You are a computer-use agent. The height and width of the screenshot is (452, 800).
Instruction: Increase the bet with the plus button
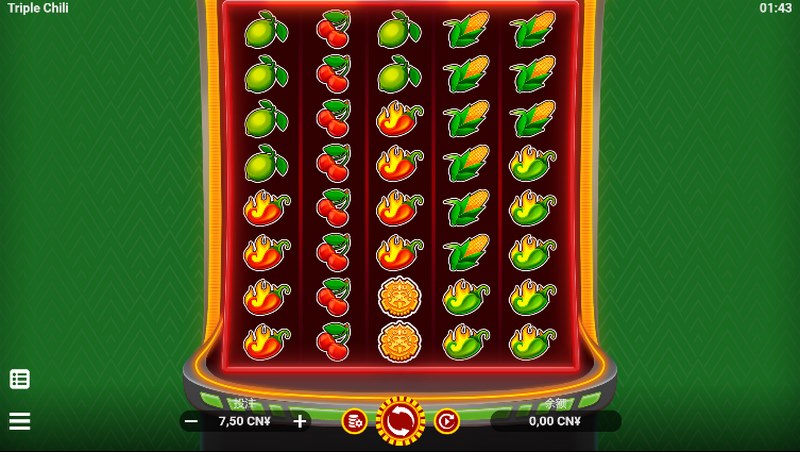300,422
